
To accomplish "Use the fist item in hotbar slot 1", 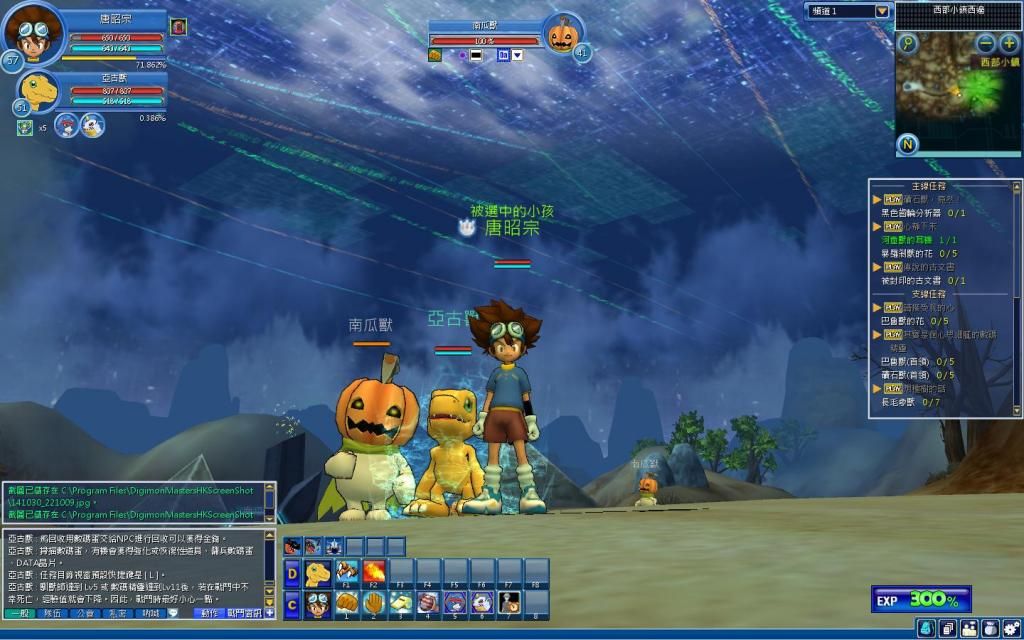I will click(346, 603).
